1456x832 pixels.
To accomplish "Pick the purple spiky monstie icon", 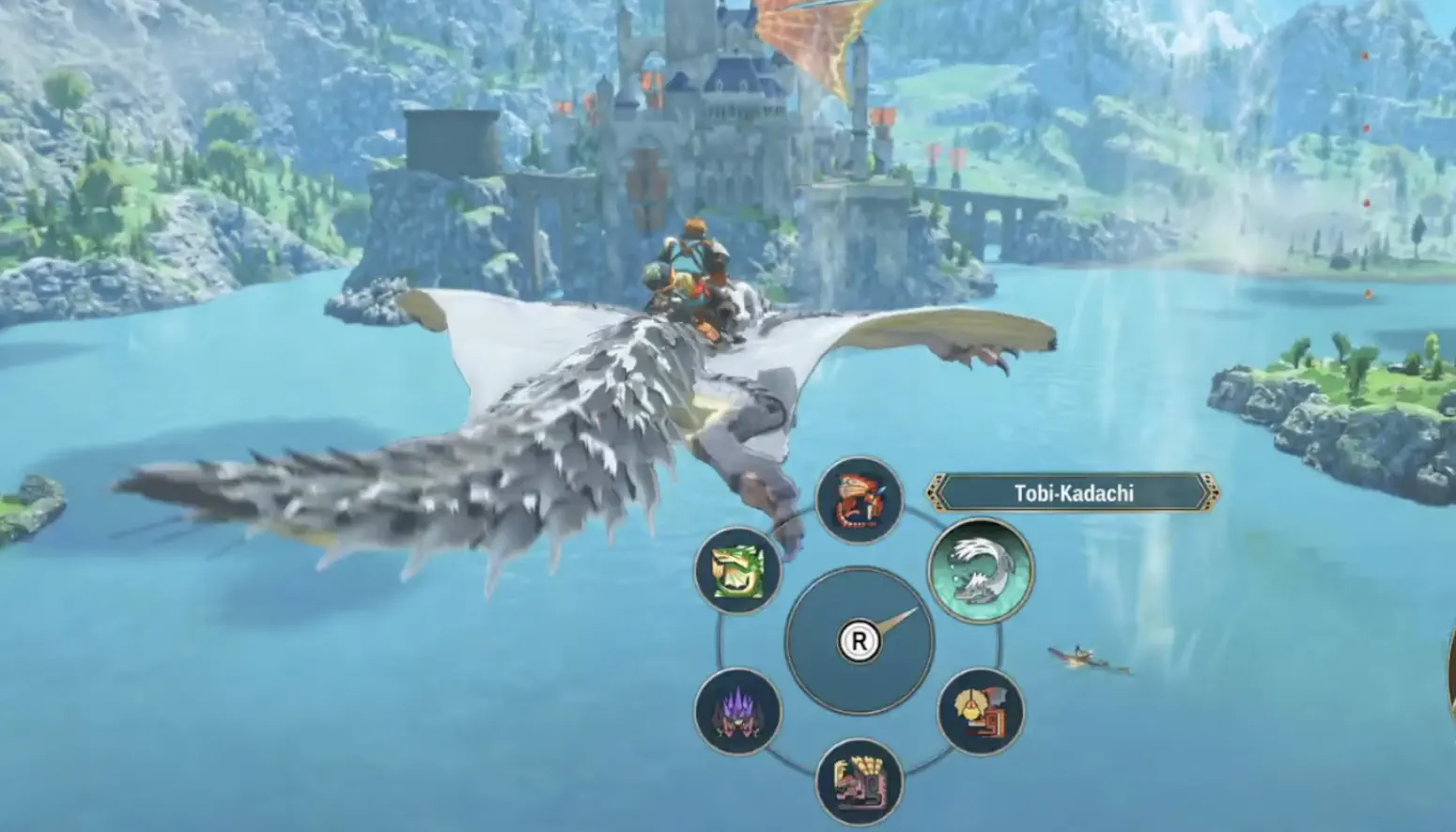I will [738, 714].
